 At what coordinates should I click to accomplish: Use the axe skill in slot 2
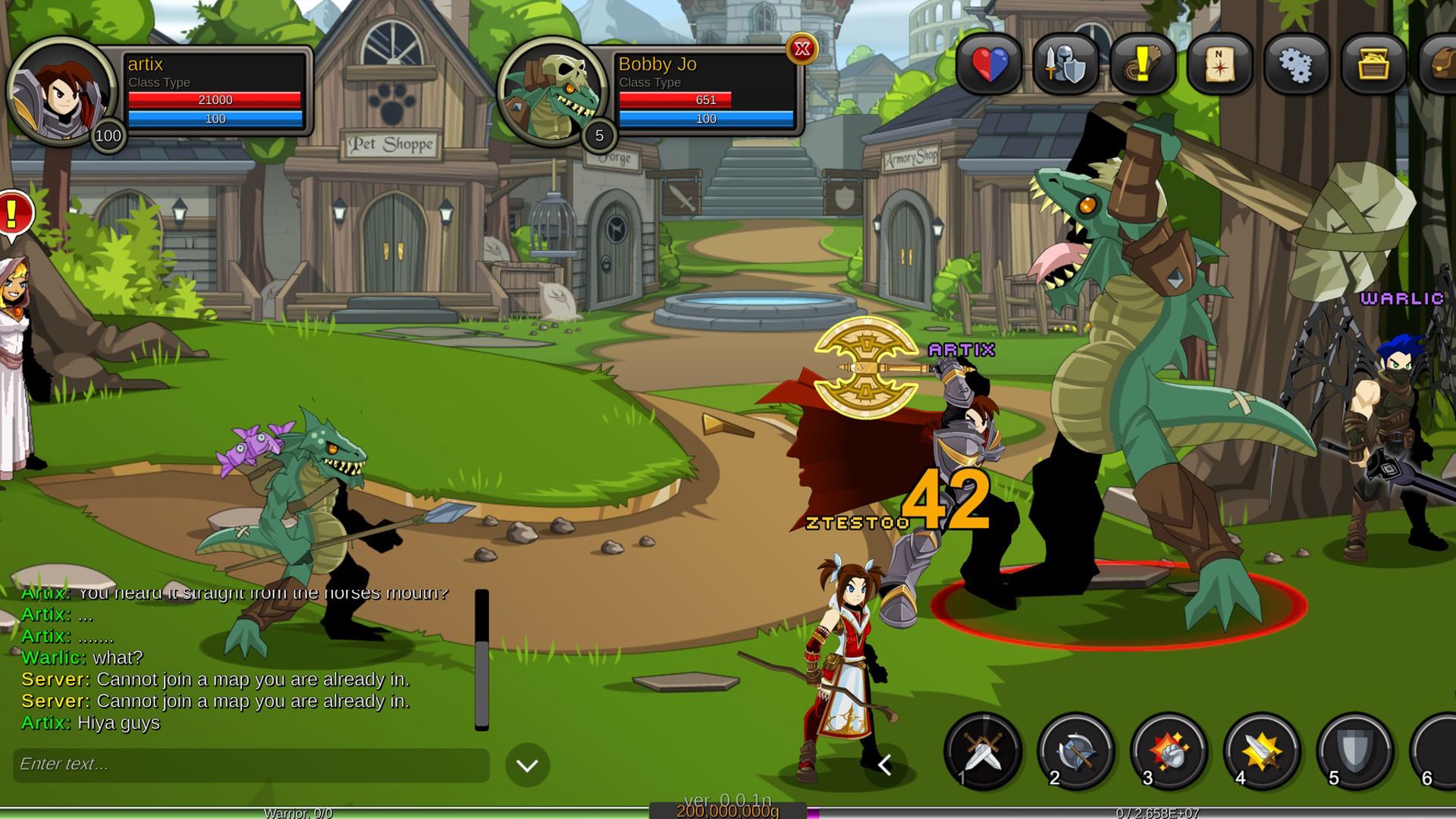coord(1073,753)
